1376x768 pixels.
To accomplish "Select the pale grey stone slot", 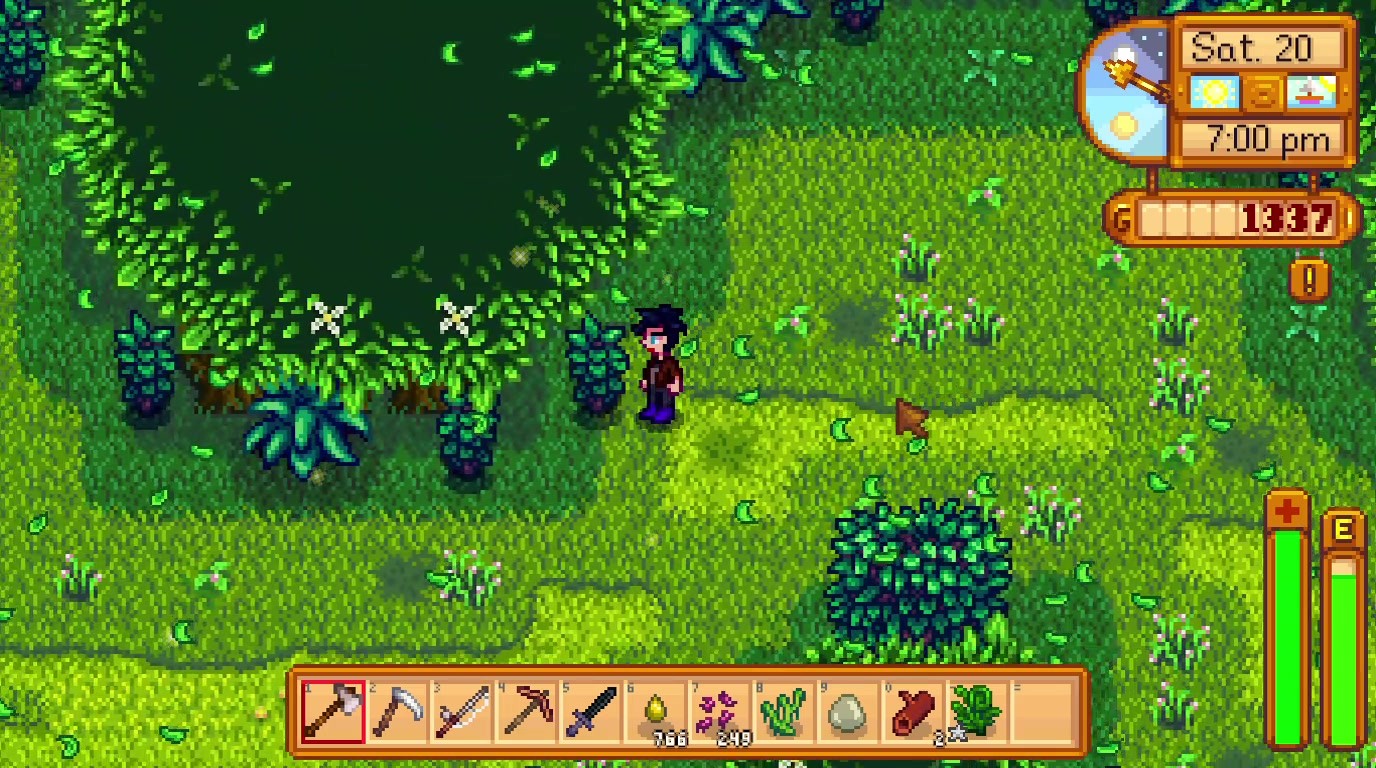I will (x=847, y=711).
